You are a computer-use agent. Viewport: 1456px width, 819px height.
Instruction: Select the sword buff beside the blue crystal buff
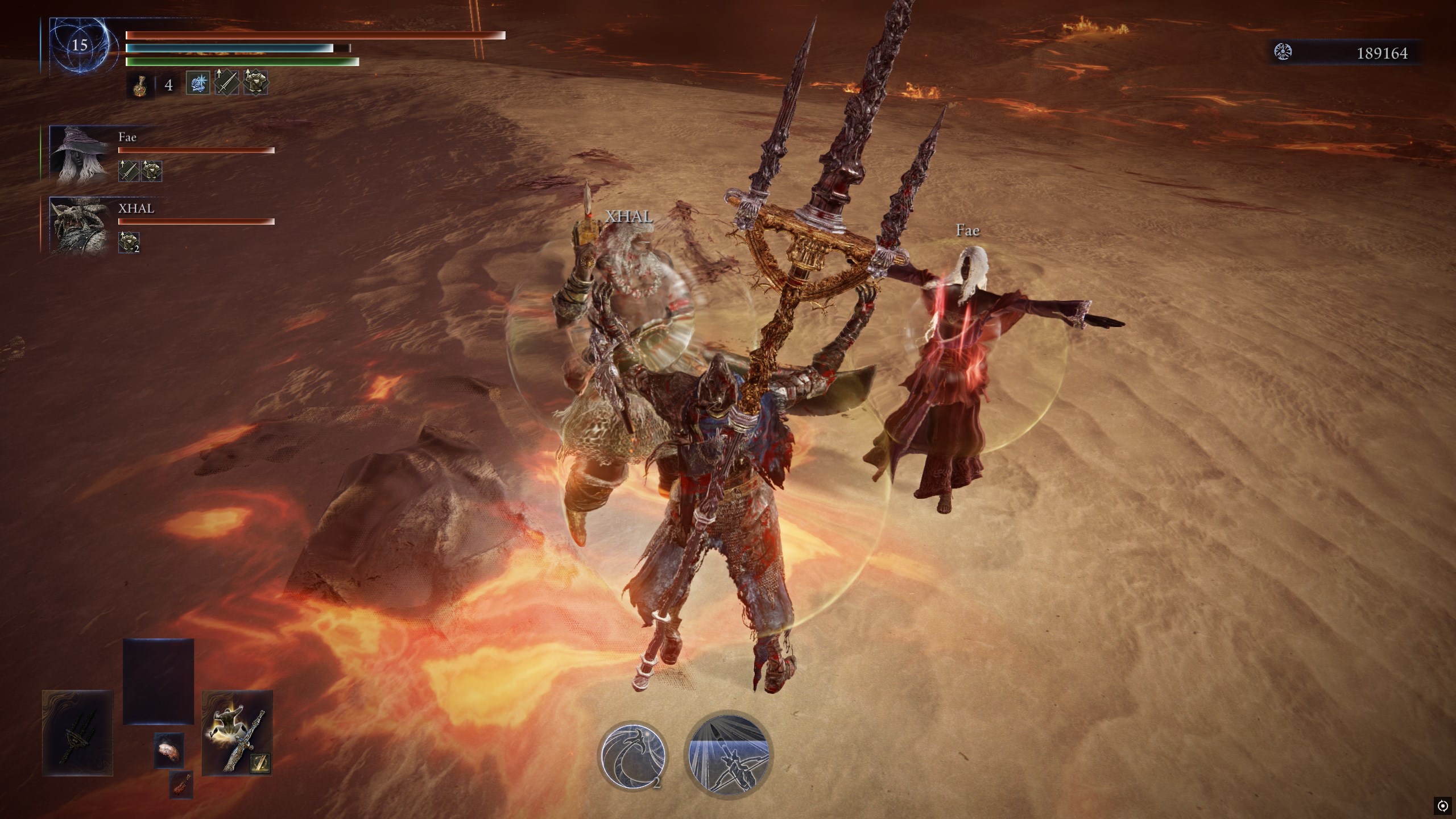[226, 84]
